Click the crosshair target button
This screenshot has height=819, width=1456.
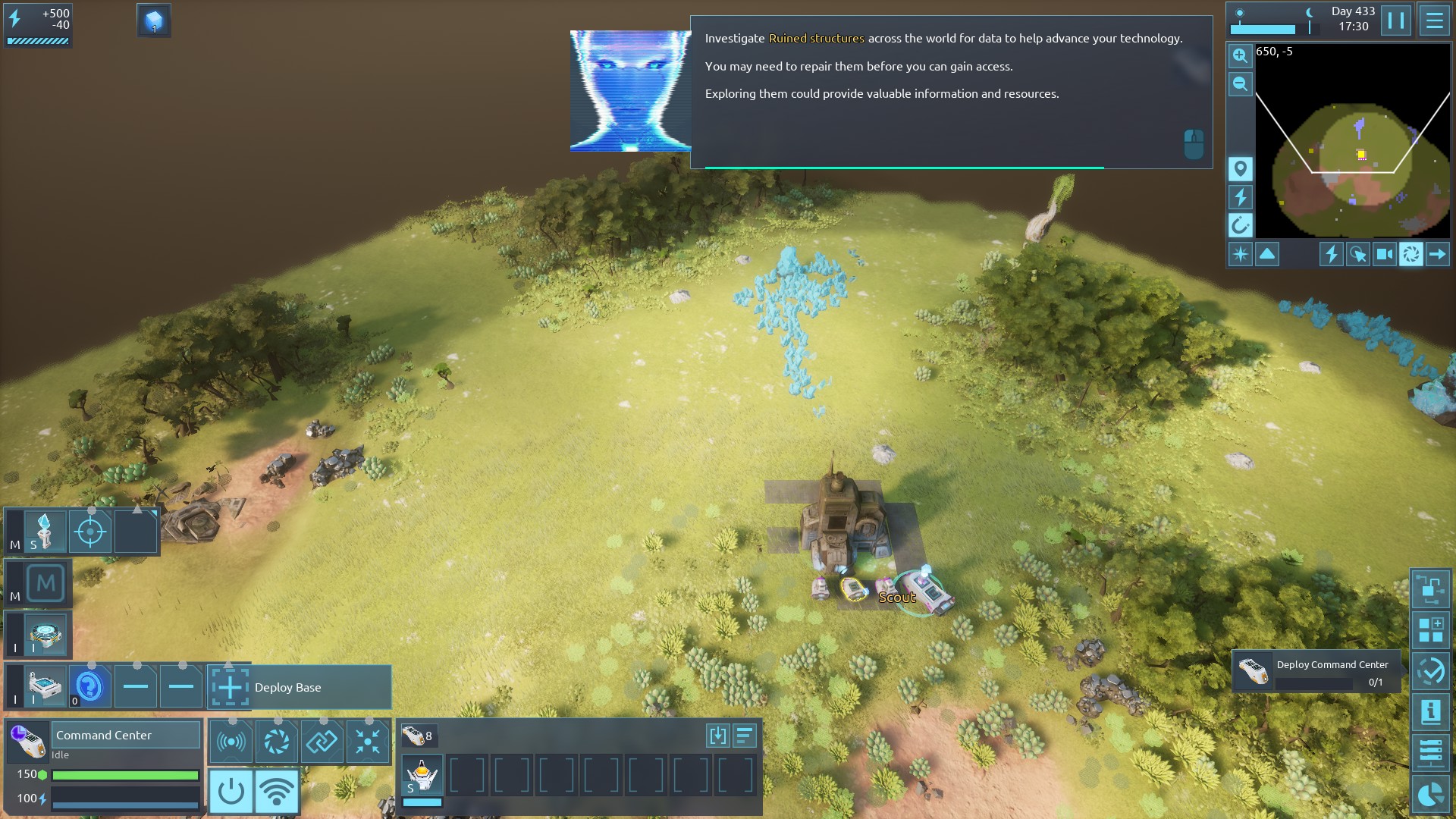(90, 532)
